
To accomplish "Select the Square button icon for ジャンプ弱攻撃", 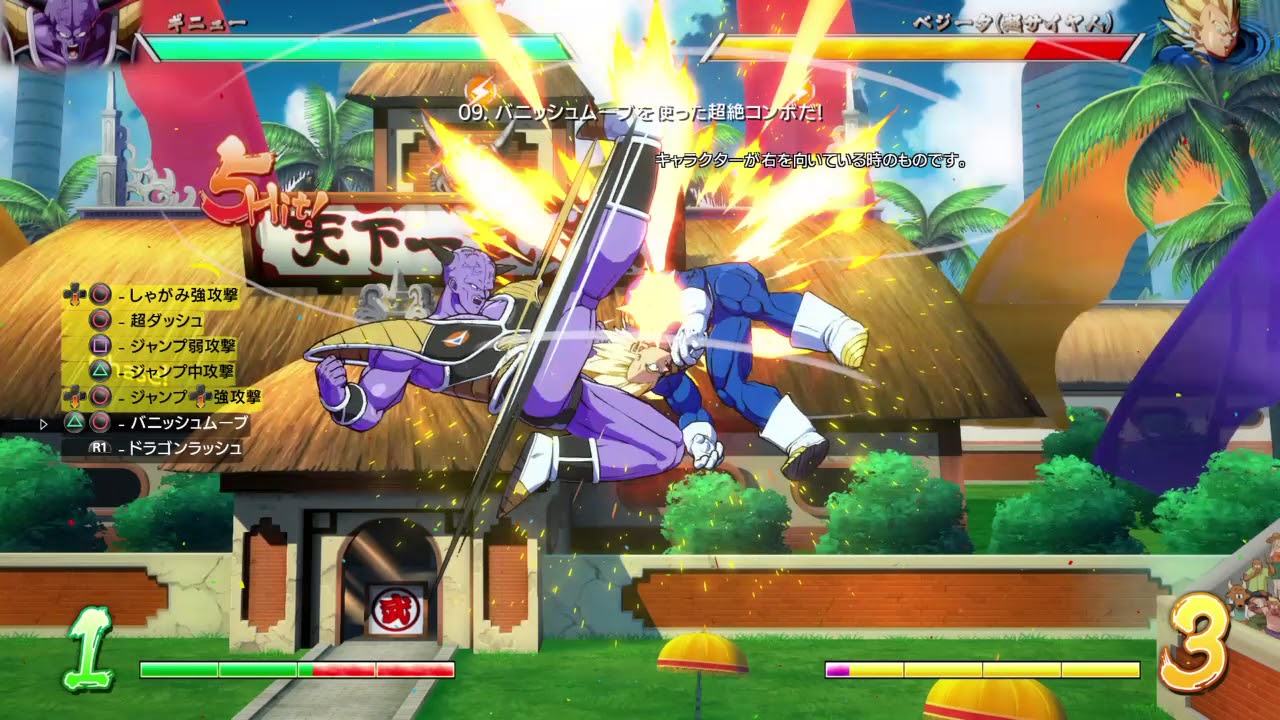I will (x=98, y=347).
